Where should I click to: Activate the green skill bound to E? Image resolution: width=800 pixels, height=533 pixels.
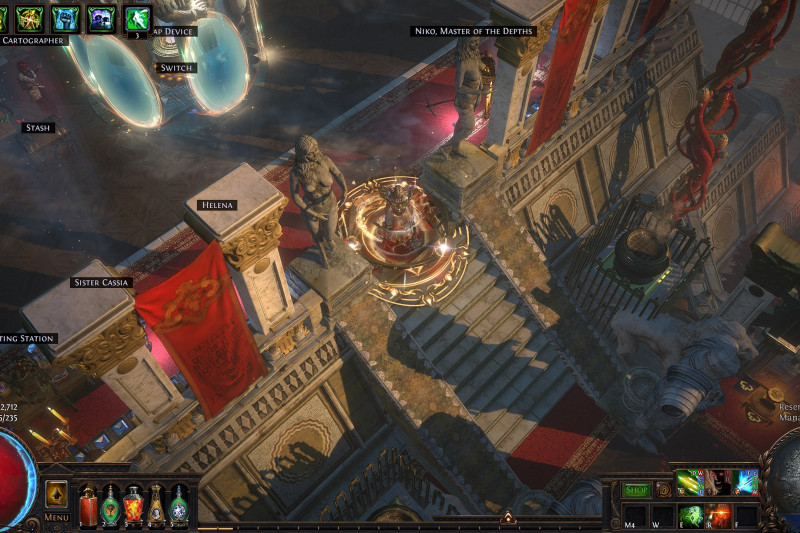tap(691, 514)
